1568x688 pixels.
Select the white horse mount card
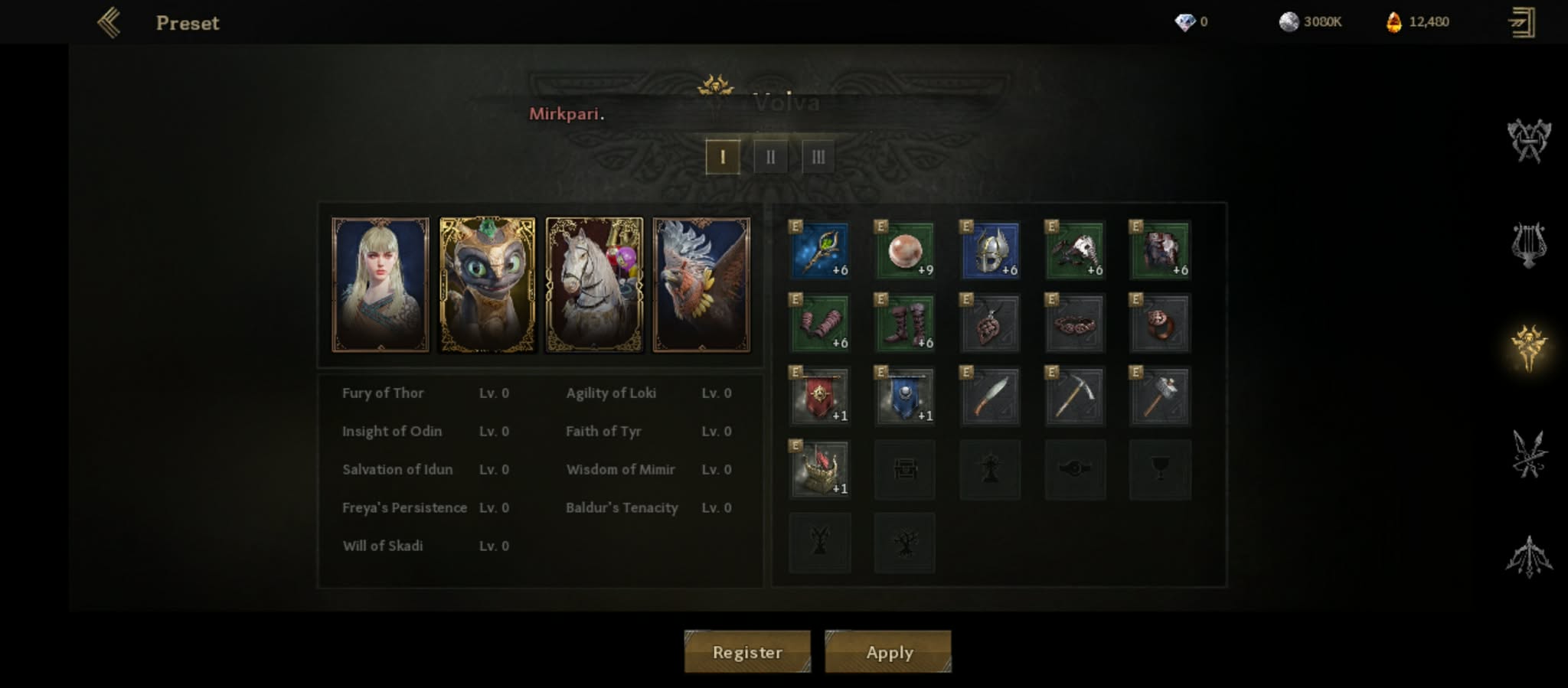tap(594, 285)
